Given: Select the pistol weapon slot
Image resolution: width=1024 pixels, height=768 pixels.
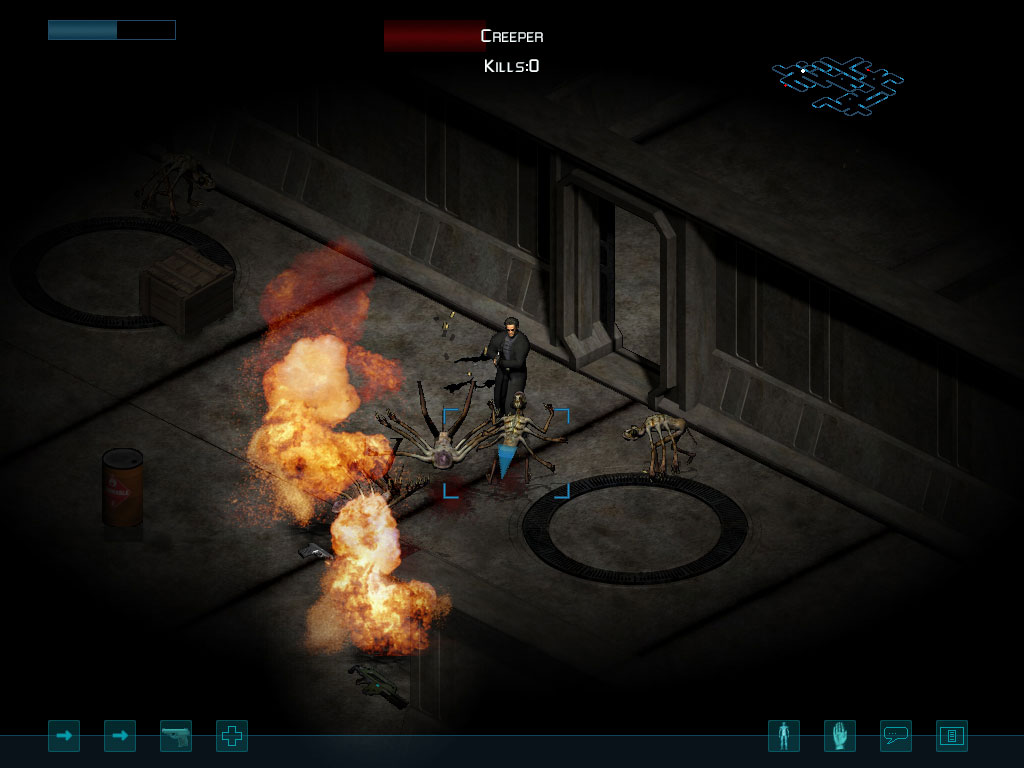Looking at the screenshot, I should (x=176, y=737).
